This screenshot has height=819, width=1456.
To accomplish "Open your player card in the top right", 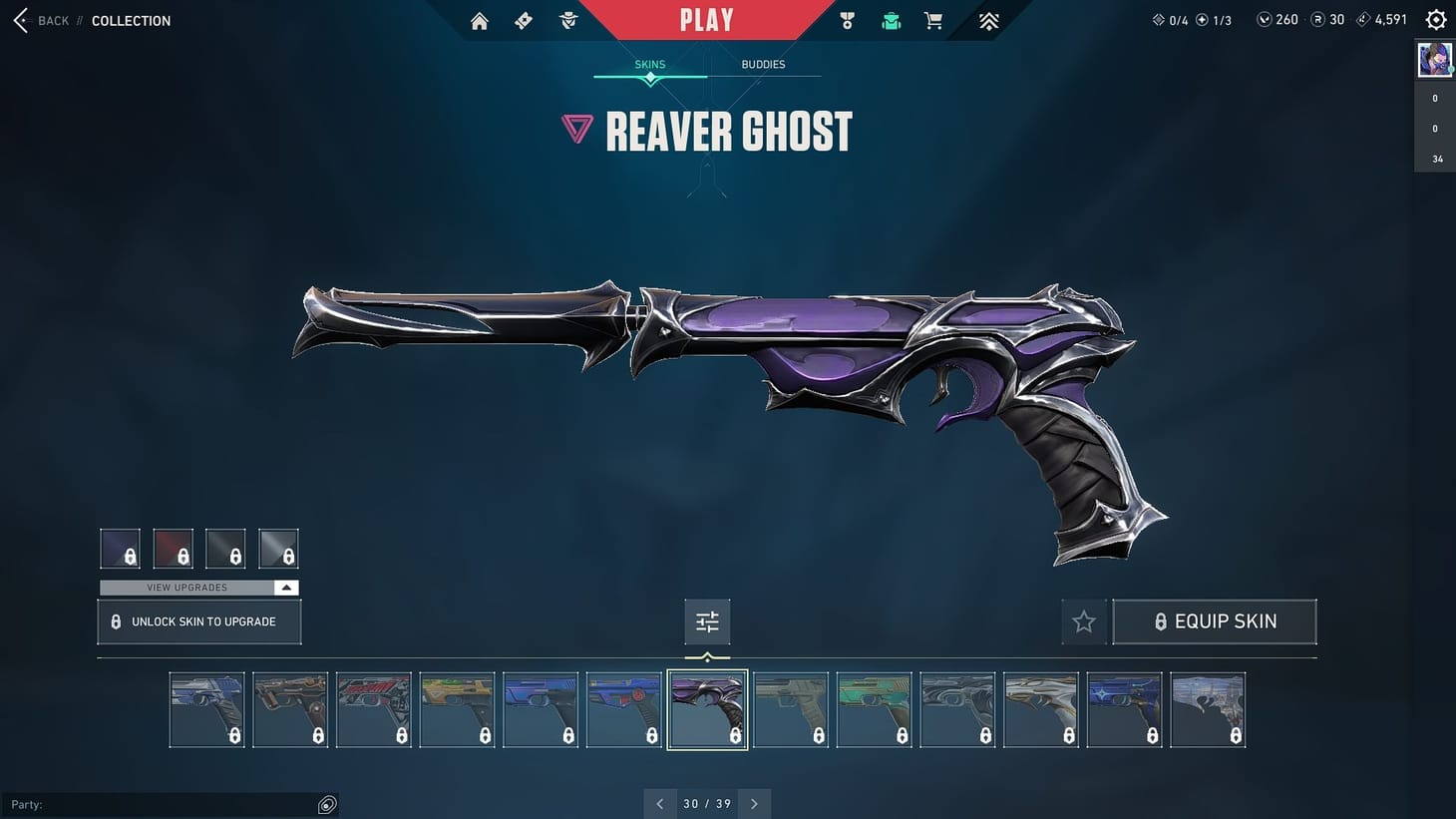I will pyautogui.click(x=1434, y=59).
